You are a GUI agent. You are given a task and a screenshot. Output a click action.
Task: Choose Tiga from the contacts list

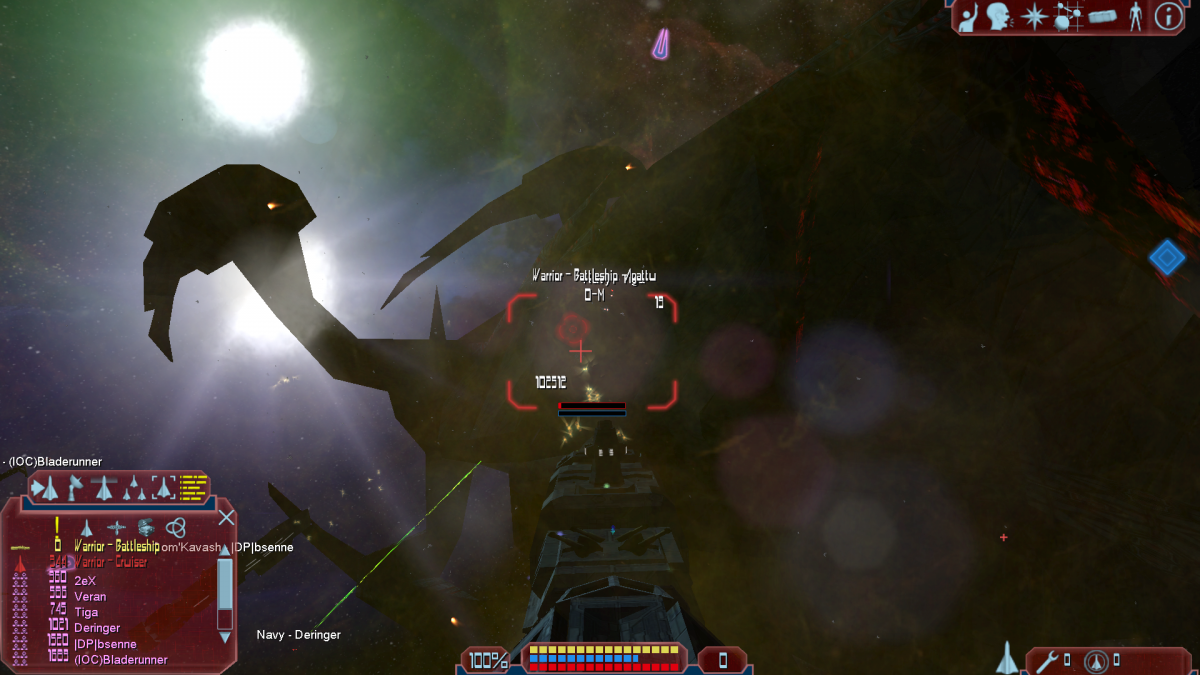[x=87, y=612]
